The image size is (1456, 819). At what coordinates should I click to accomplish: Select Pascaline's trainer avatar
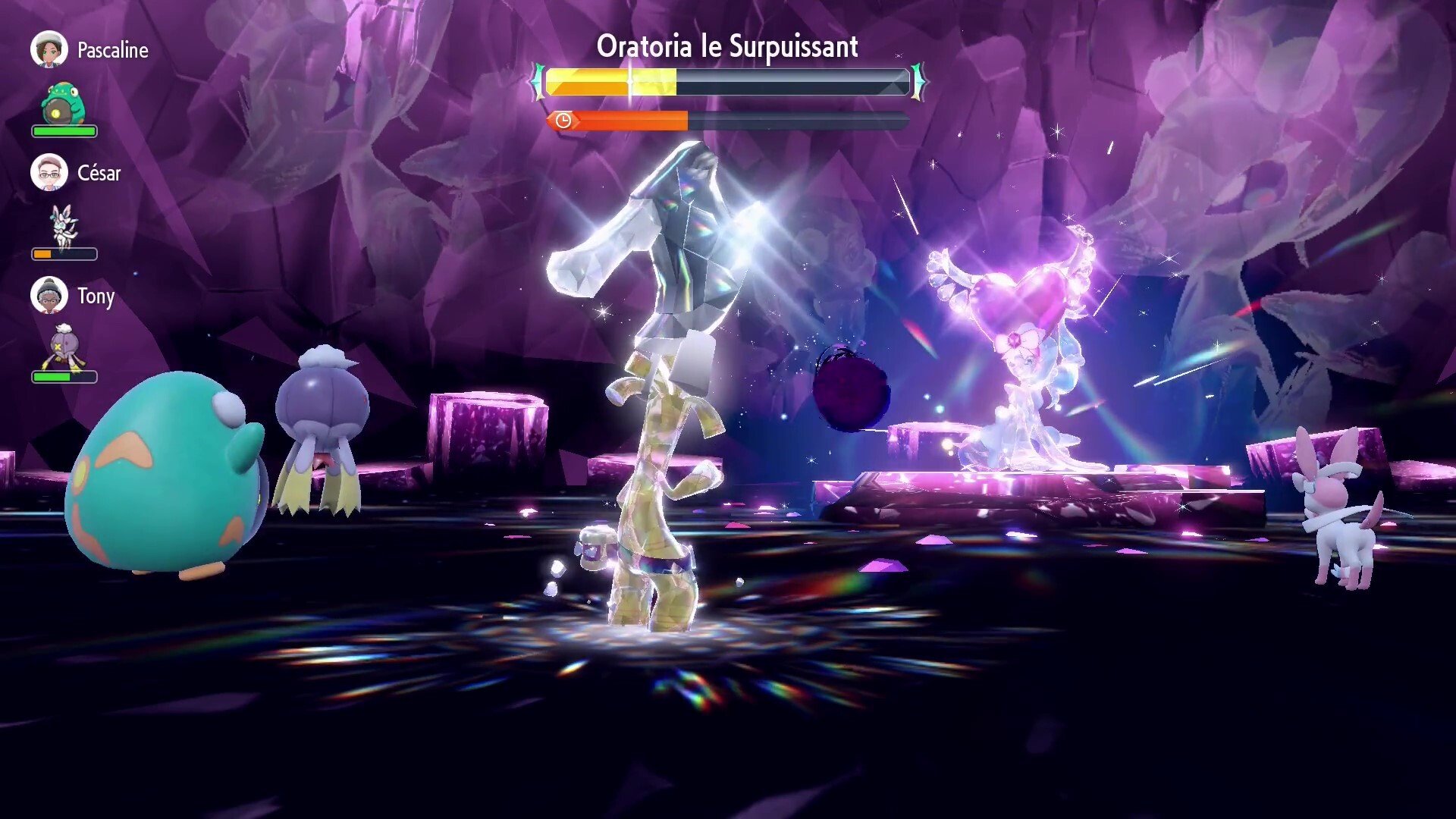(49, 50)
